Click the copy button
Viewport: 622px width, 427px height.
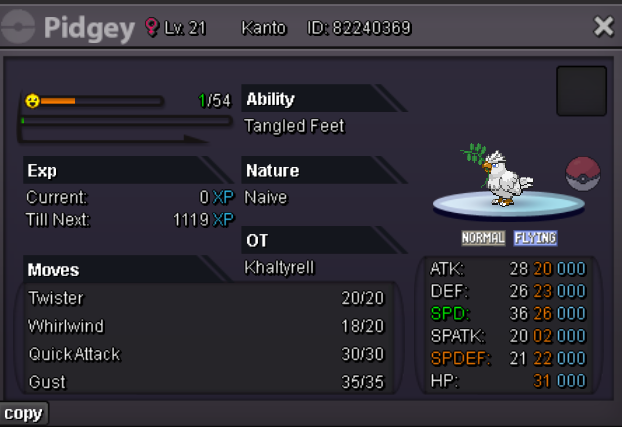pos(23,413)
